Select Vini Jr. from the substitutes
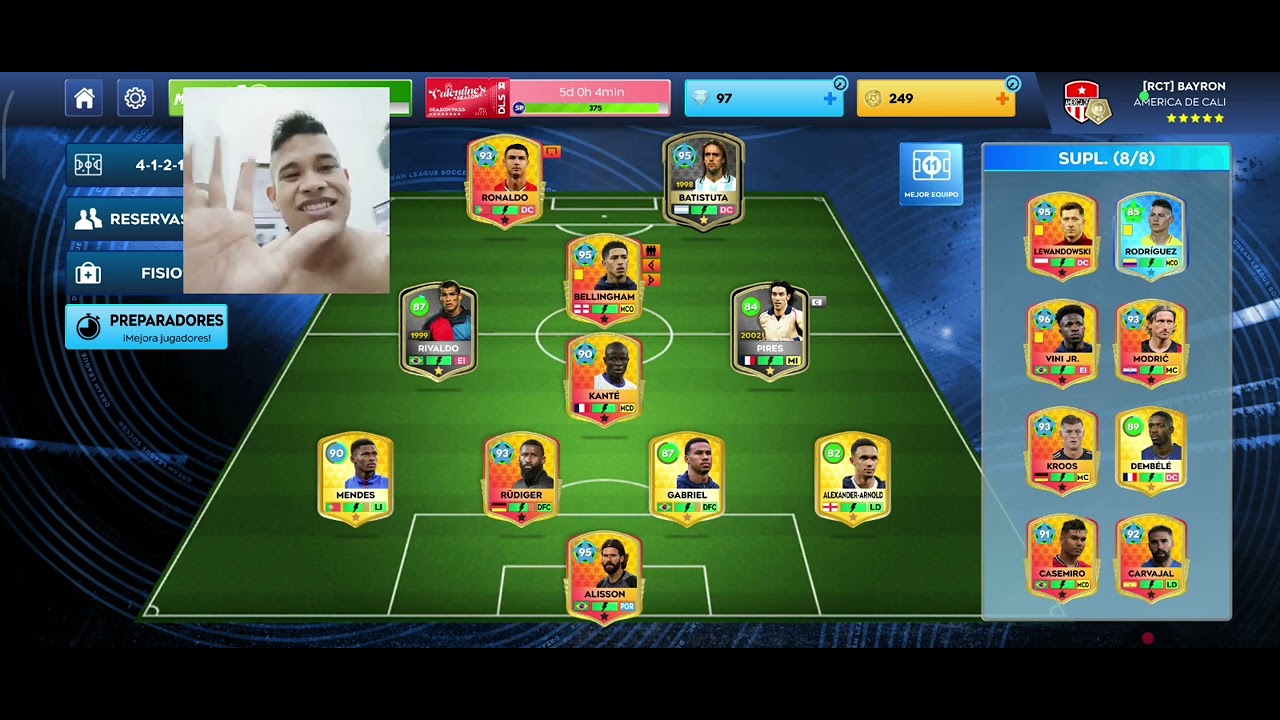Screen dimensions: 1280x720 point(1062,342)
